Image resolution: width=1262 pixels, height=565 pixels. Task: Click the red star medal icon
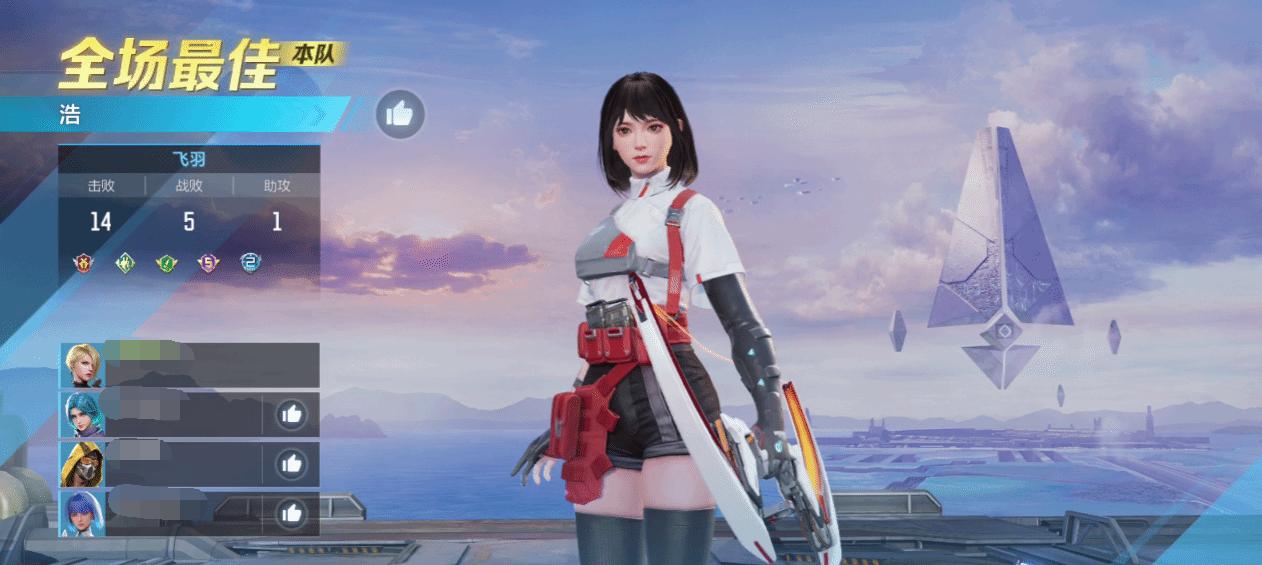click(x=83, y=263)
